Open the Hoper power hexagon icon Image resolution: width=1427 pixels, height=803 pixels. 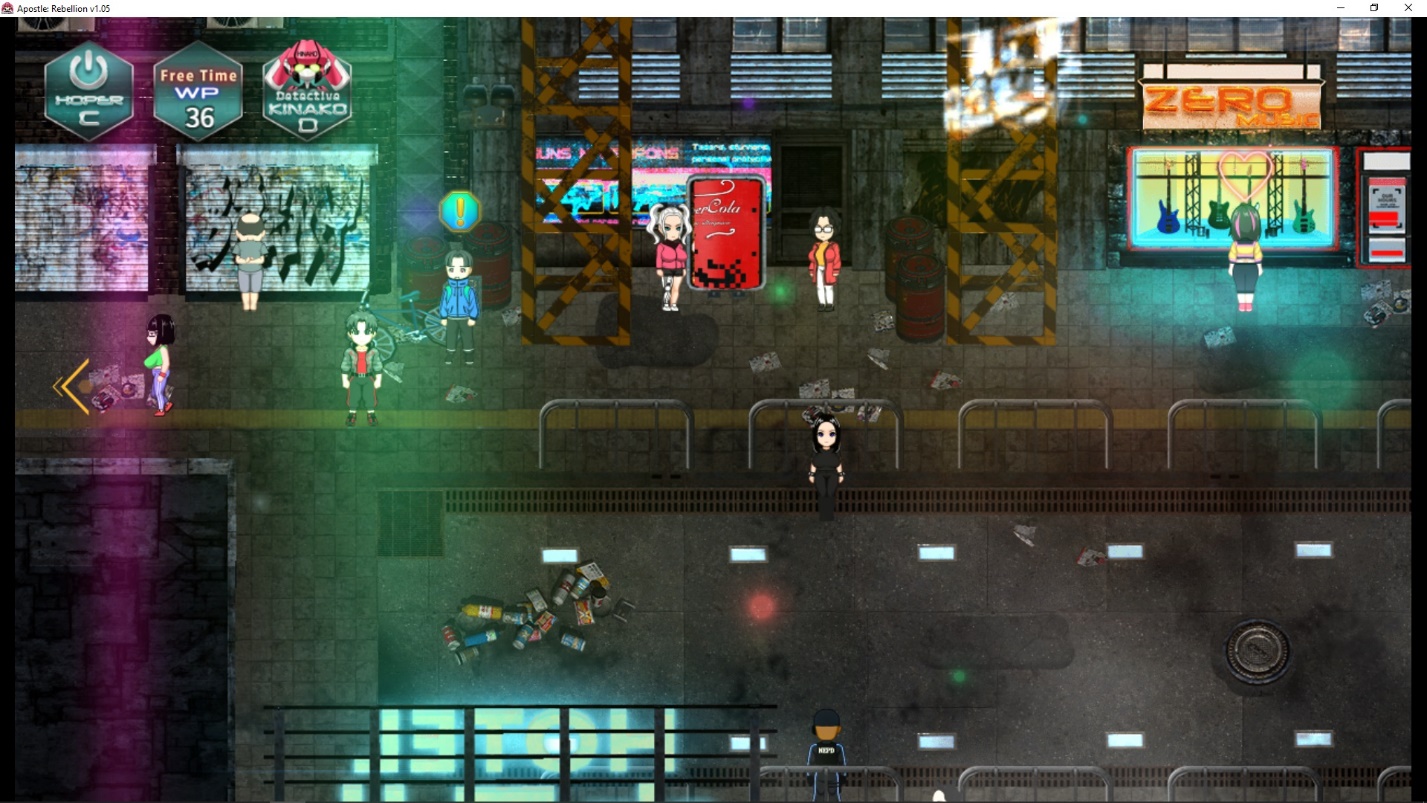89,91
